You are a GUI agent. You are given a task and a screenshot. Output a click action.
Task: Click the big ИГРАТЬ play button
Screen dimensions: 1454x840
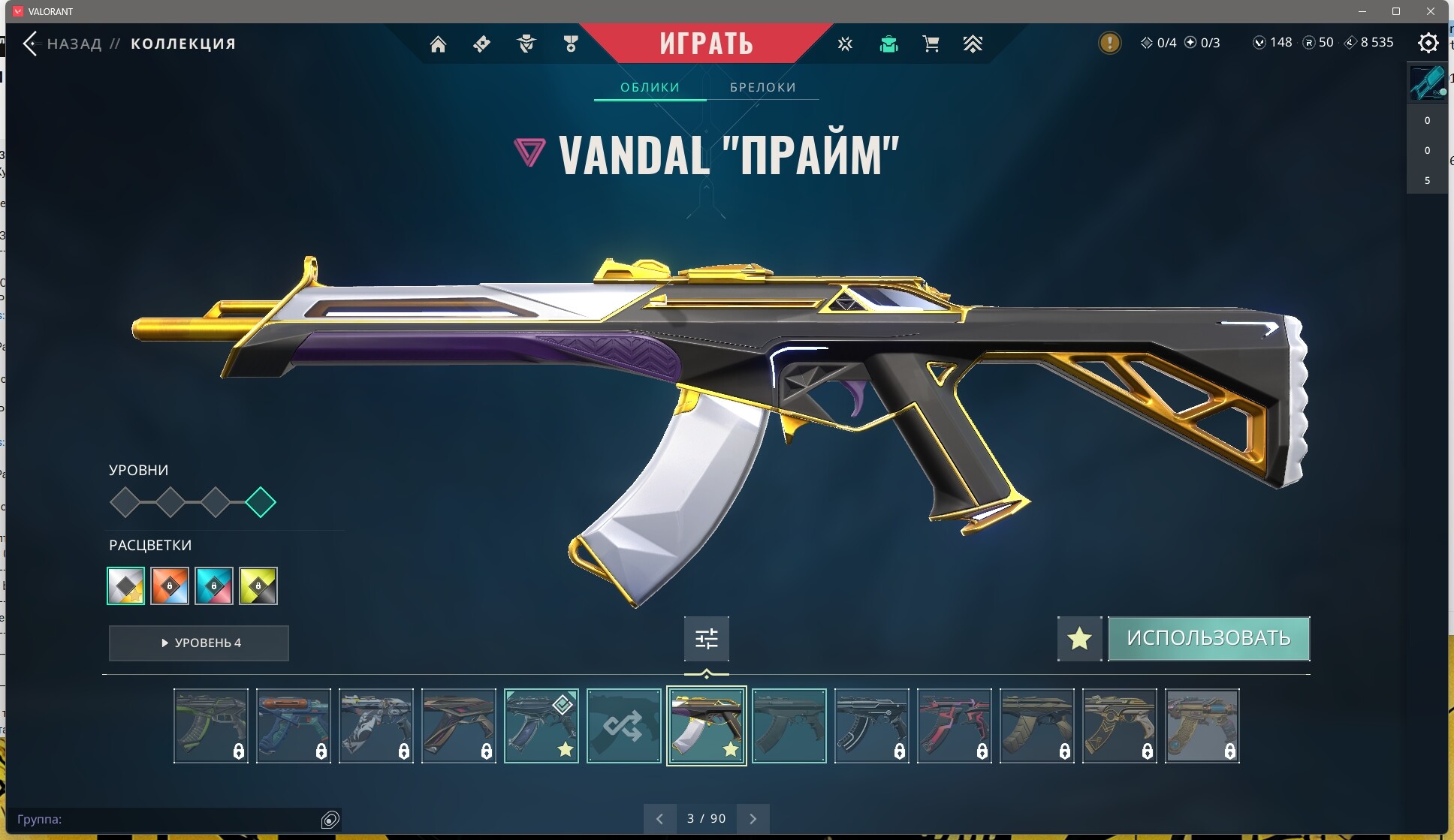[x=706, y=44]
